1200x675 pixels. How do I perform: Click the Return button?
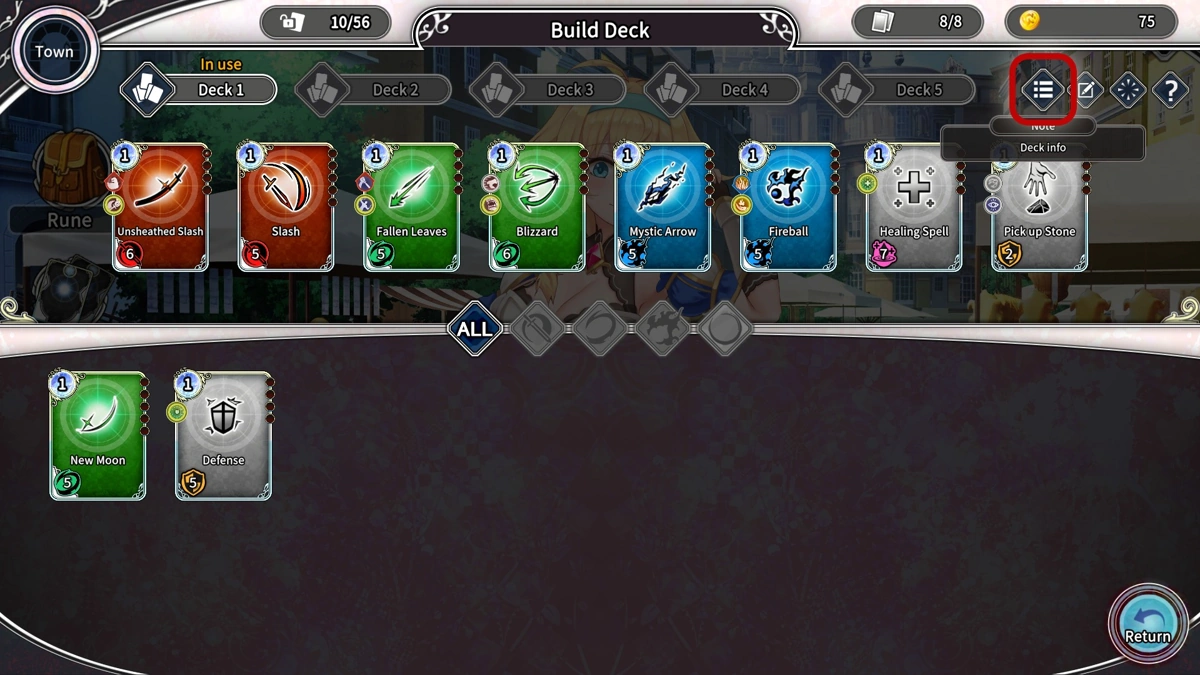(1147, 620)
